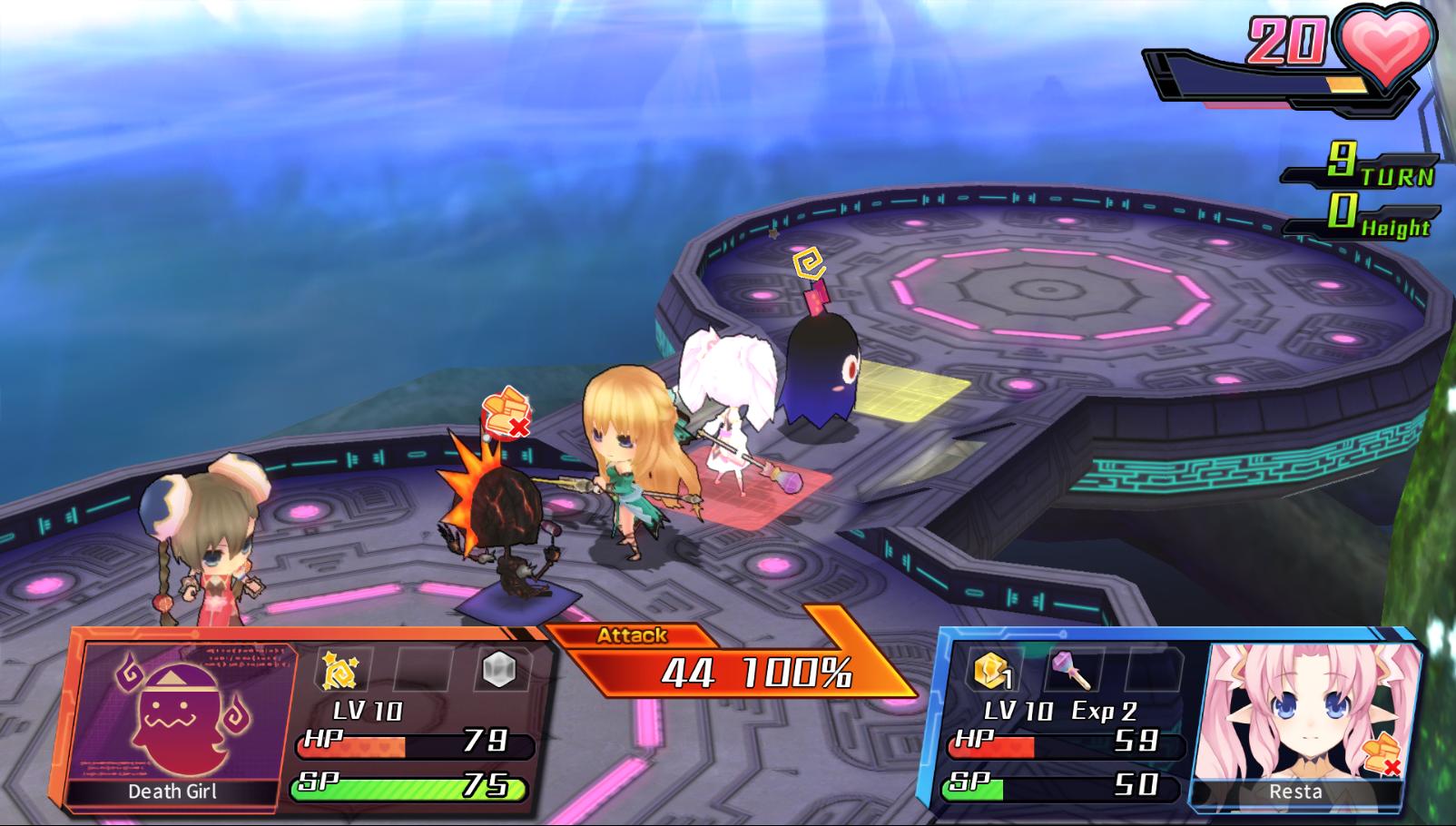Choose the yellow highlighted floor tile
The image size is (1456, 826).
click(908, 388)
